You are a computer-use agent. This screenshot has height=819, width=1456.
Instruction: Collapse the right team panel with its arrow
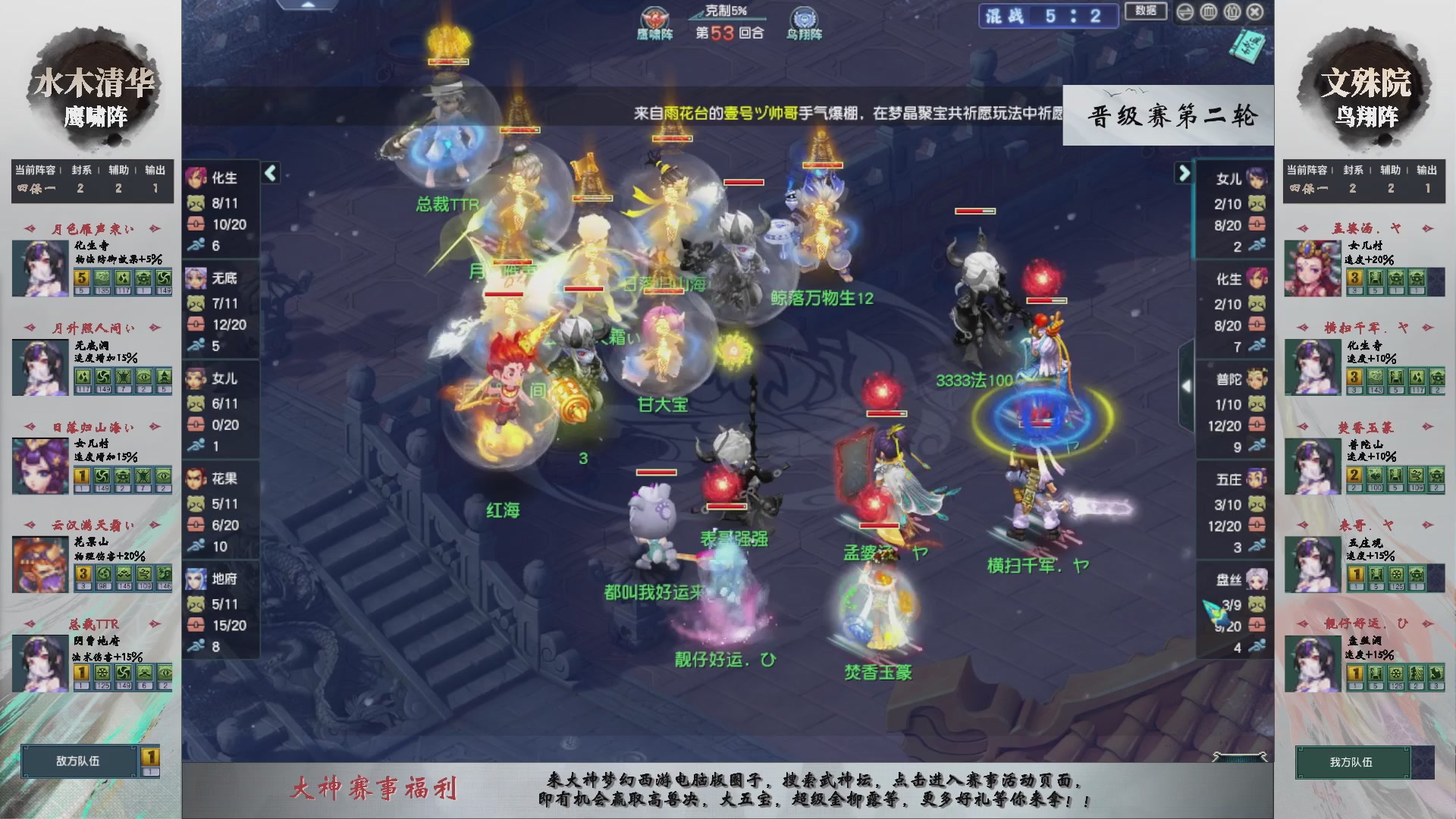point(1184,173)
